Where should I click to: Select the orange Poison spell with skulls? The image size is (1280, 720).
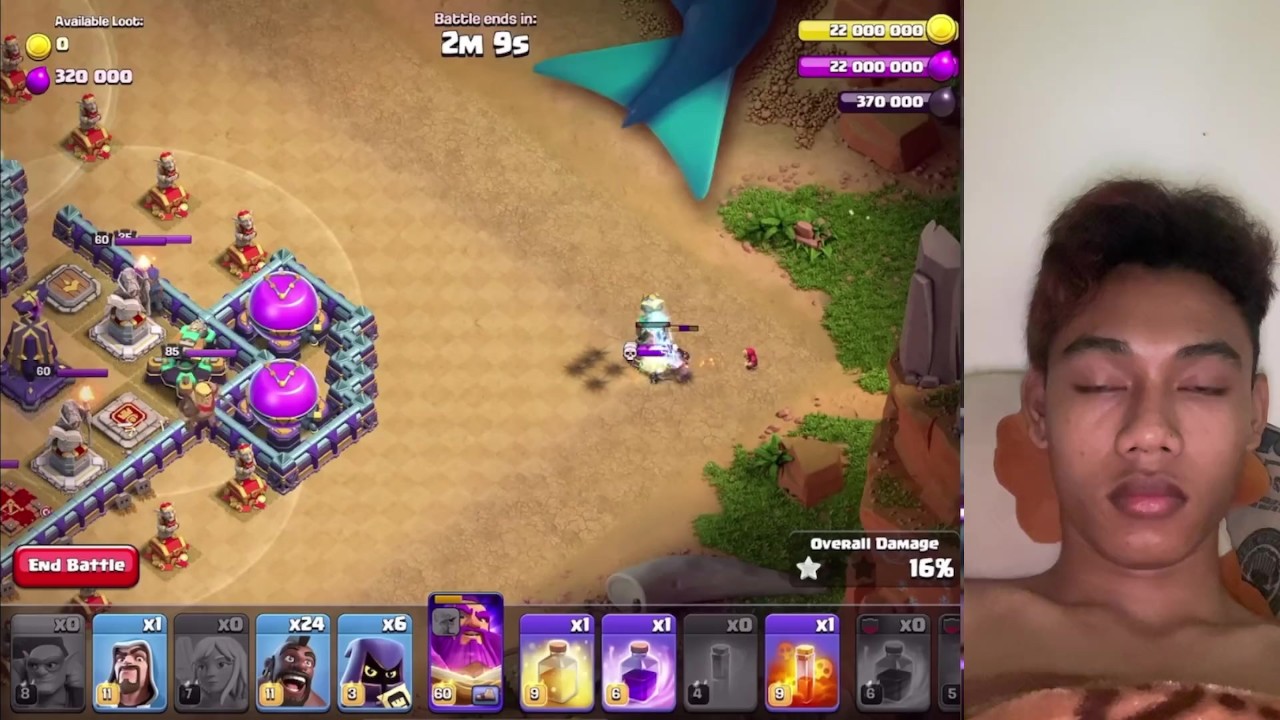click(x=802, y=661)
